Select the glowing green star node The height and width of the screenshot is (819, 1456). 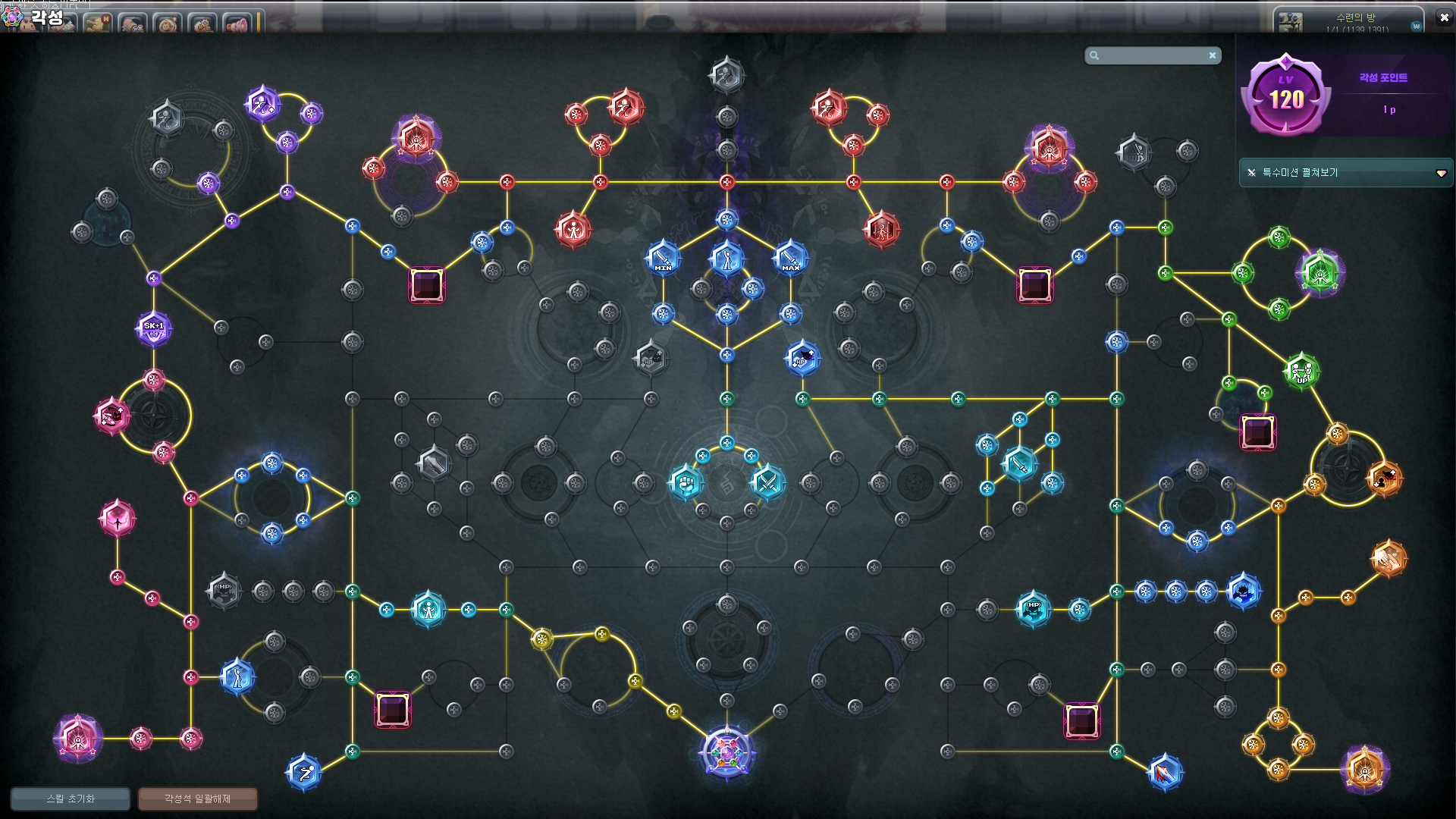click(x=1319, y=272)
